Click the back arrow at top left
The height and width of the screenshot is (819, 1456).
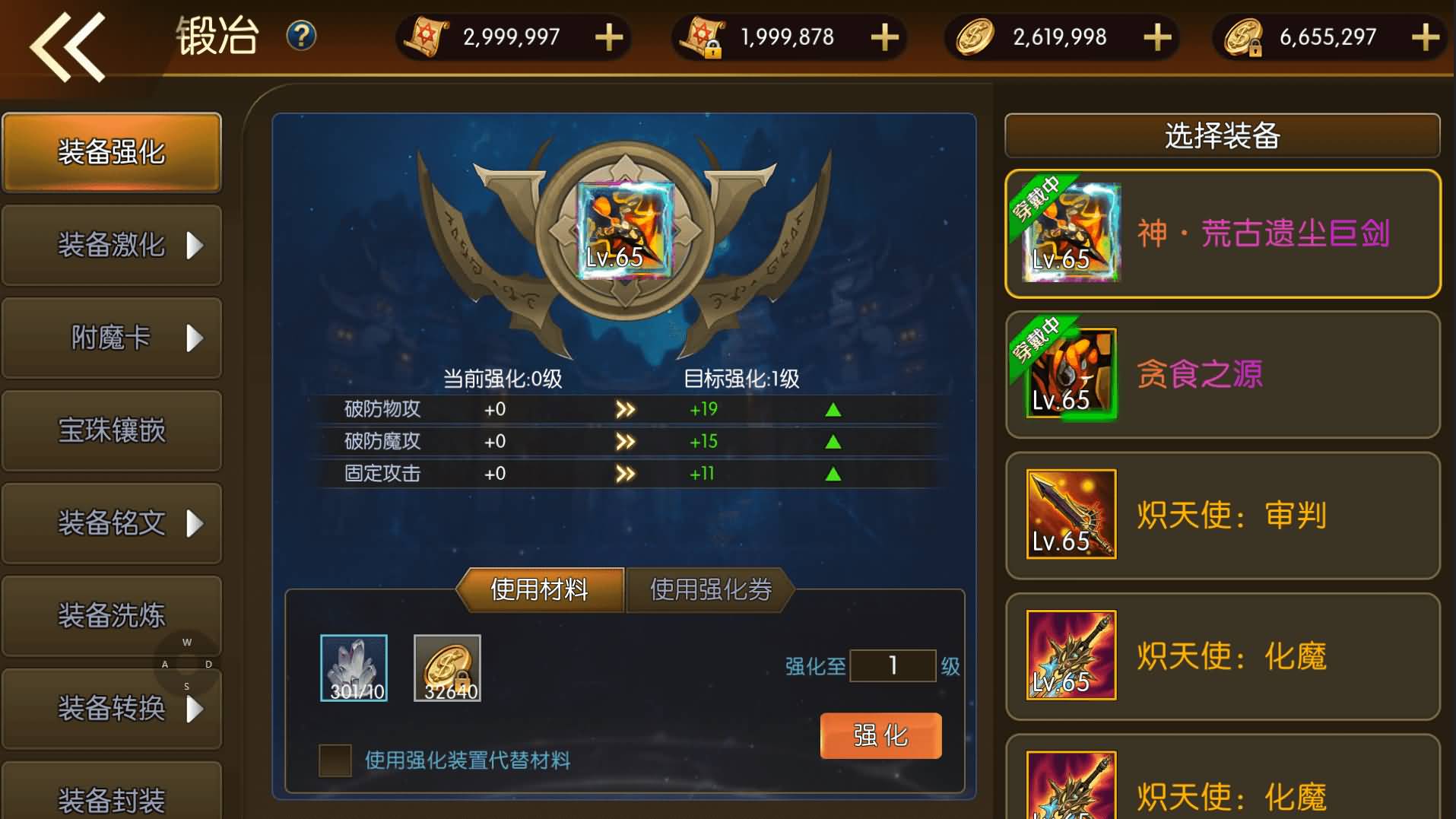tap(67, 47)
